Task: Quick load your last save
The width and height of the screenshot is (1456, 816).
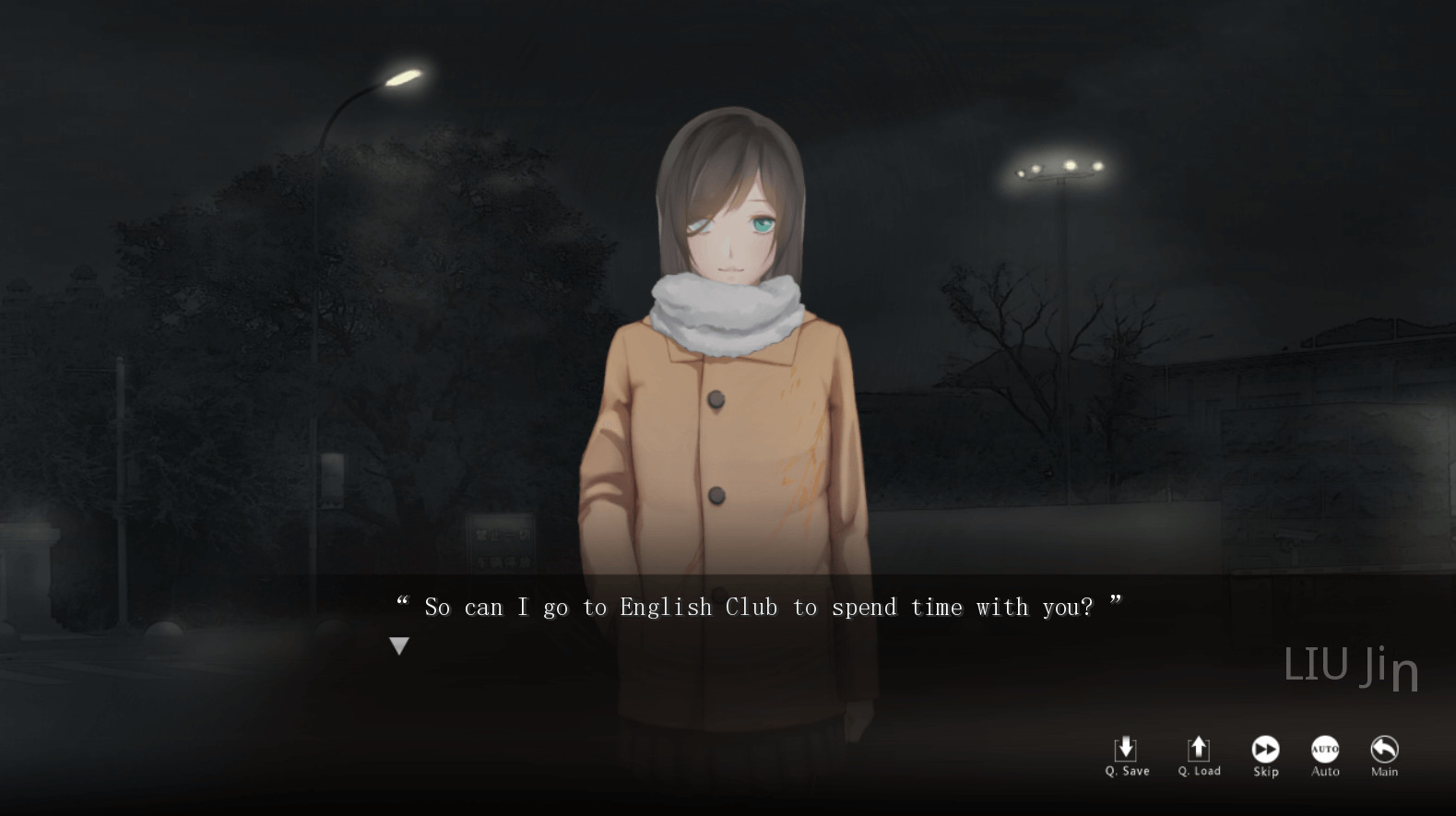Action: [x=1199, y=756]
